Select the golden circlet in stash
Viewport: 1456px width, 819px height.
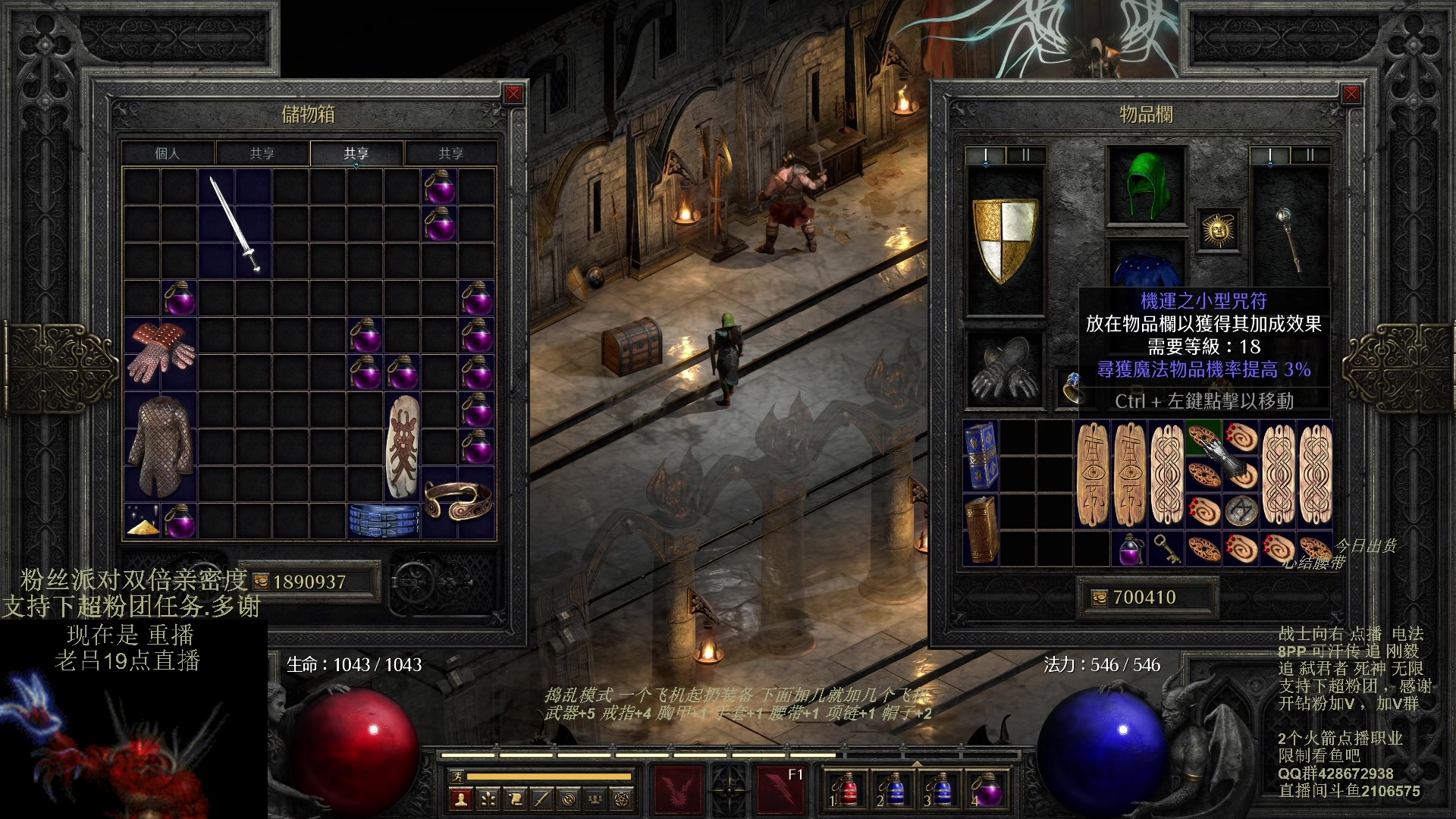tap(458, 500)
